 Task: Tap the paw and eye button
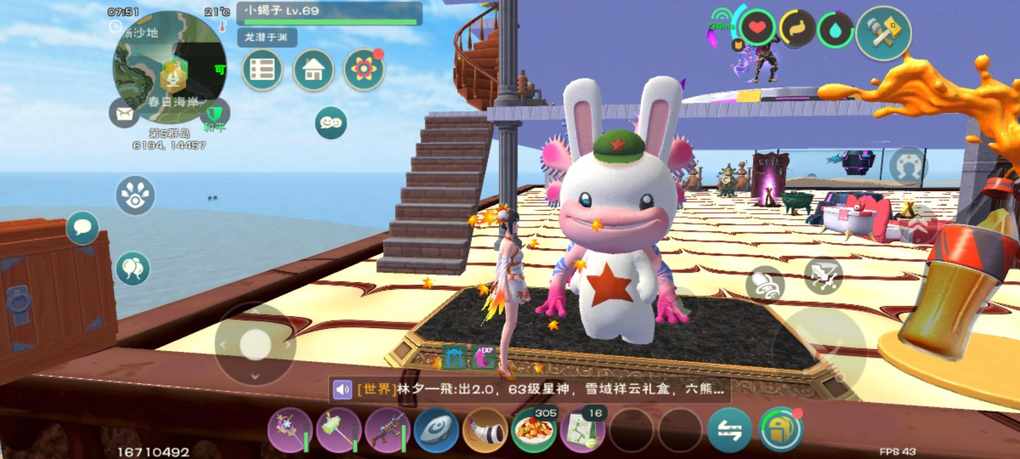[x=135, y=195]
